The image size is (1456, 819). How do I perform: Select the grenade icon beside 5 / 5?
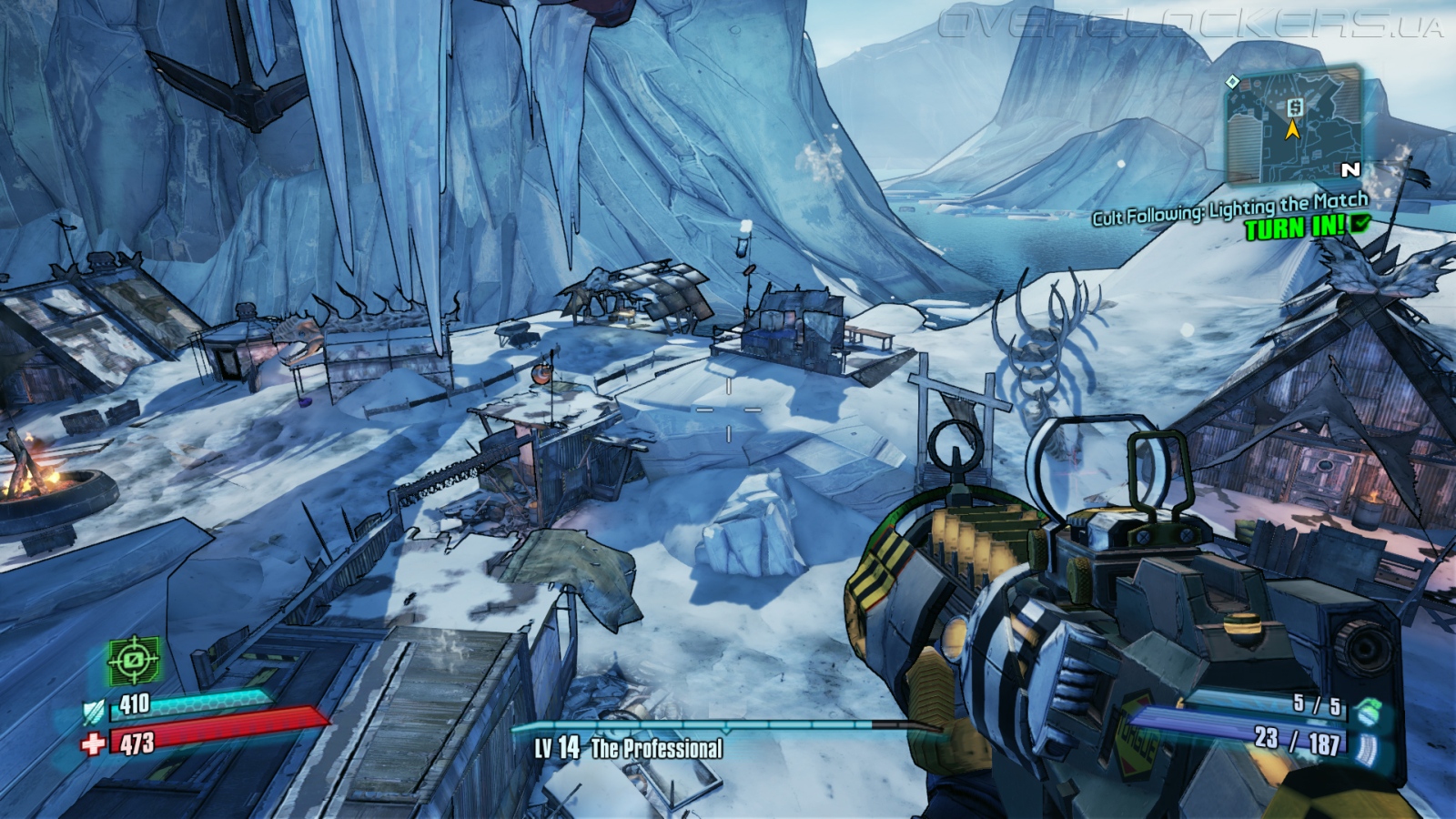1364,712
